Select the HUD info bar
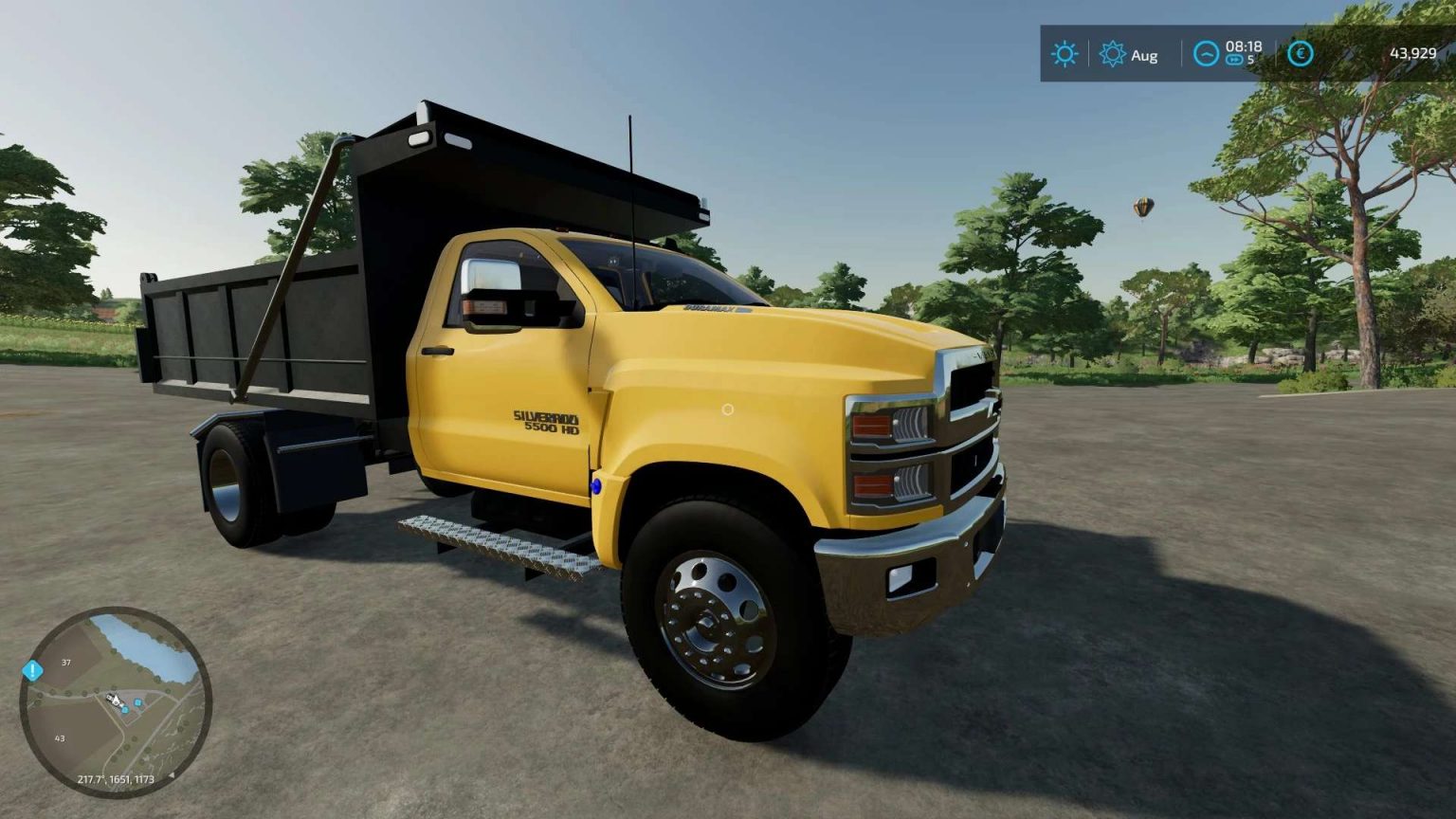This screenshot has width=1456, height=819. [1232, 54]
